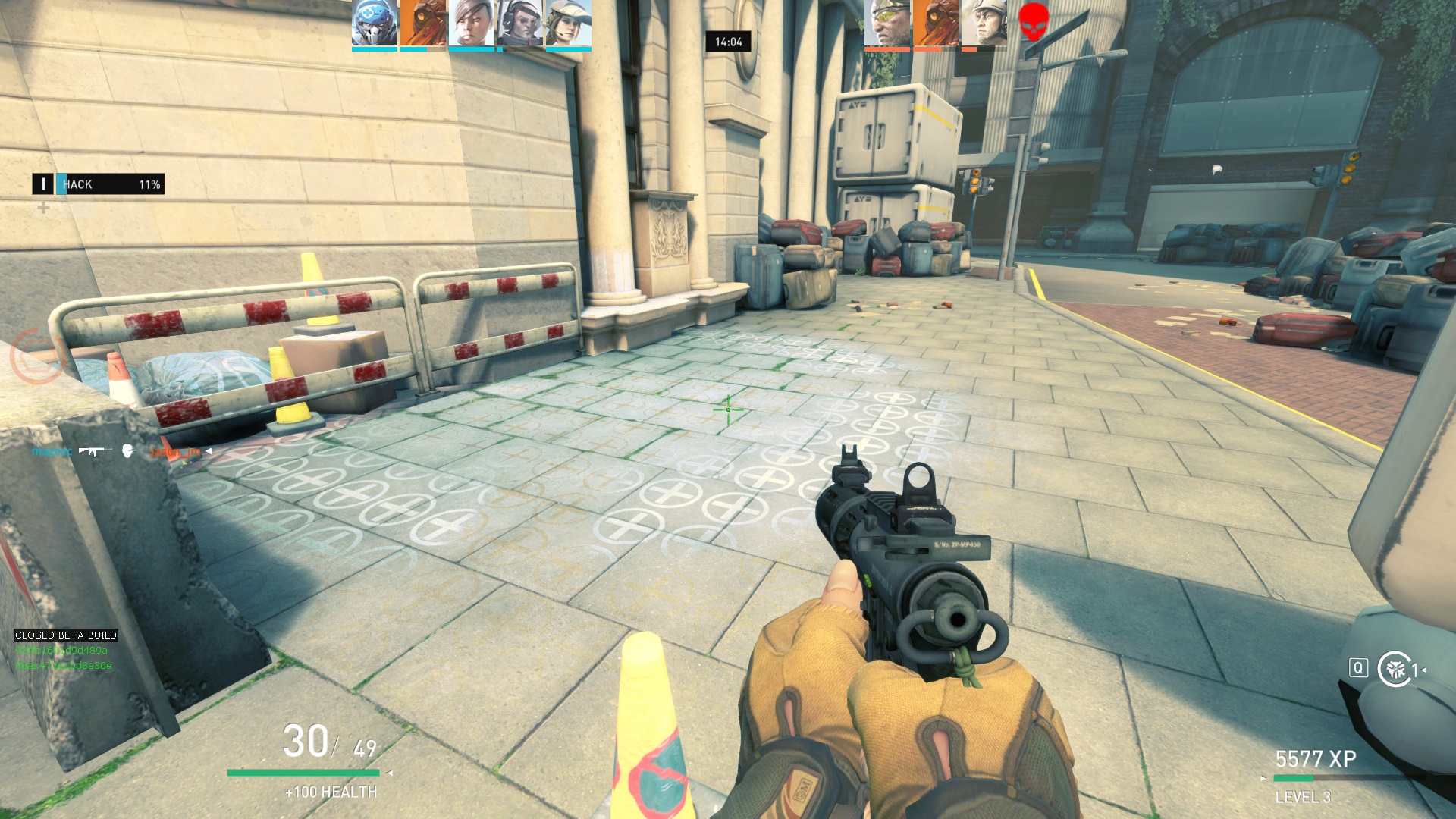Click the enemy portrait with tan helmet
This screenshot has width=1456, height=819.
click(x=984, y=24)
